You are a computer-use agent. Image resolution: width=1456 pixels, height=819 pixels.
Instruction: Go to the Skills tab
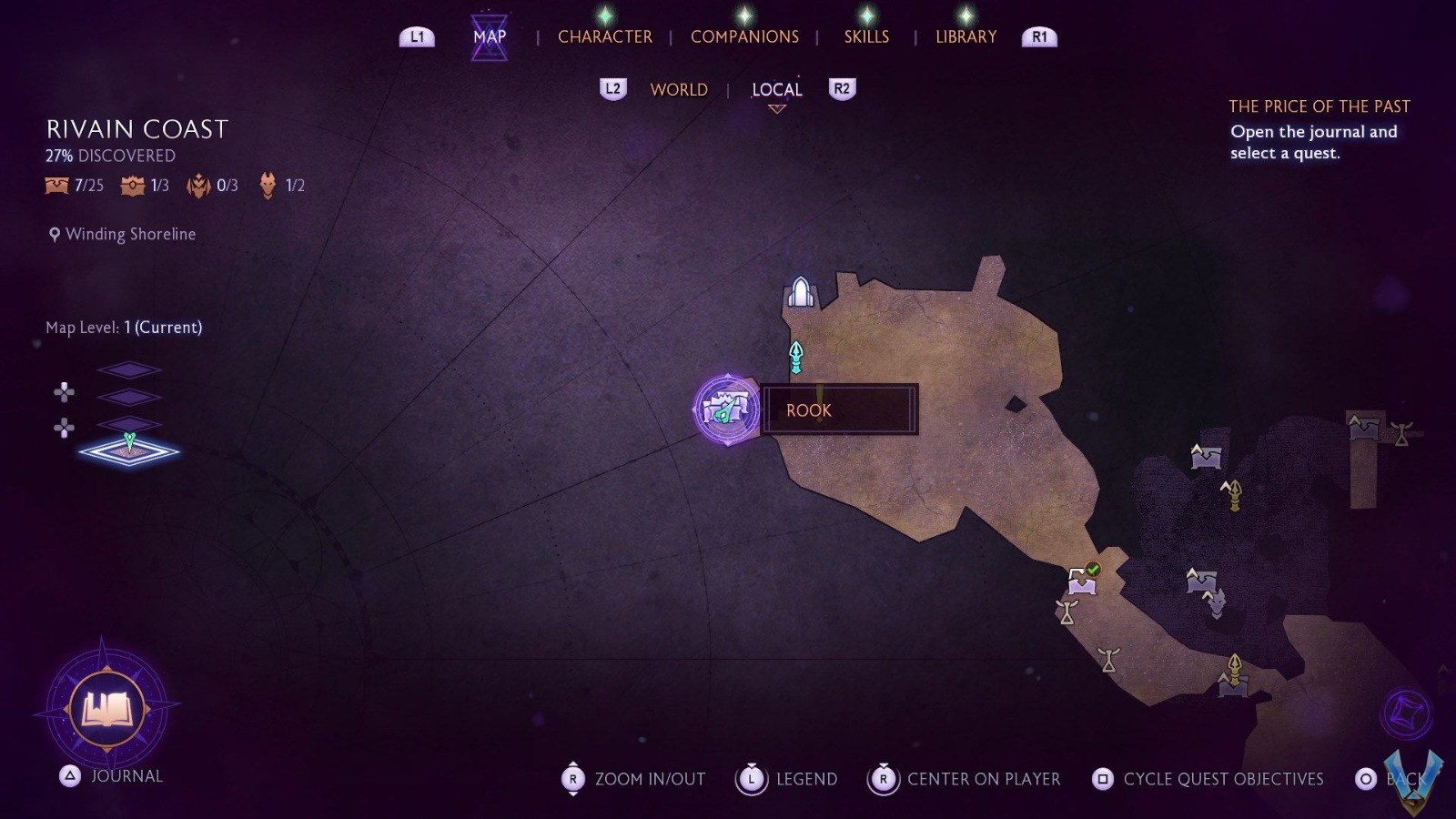(x=866, y=36)
